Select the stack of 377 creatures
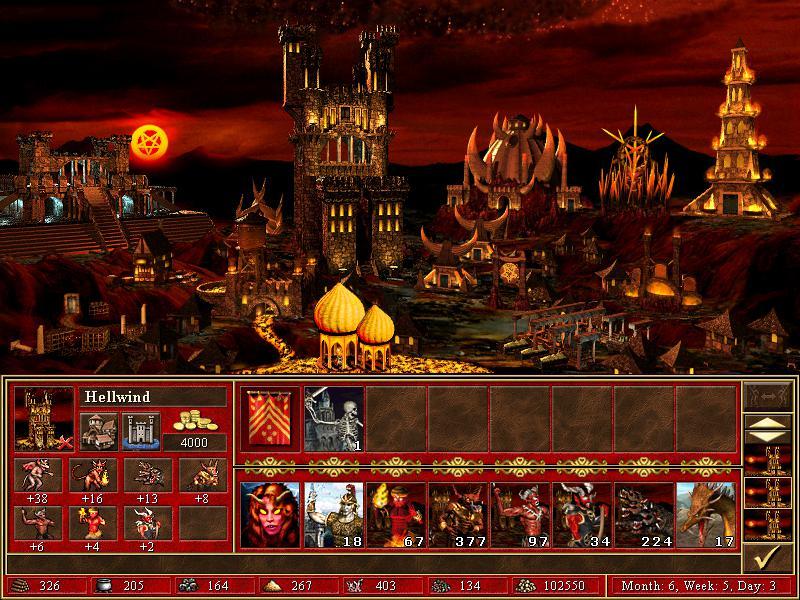800x600 pixels. 458,515
